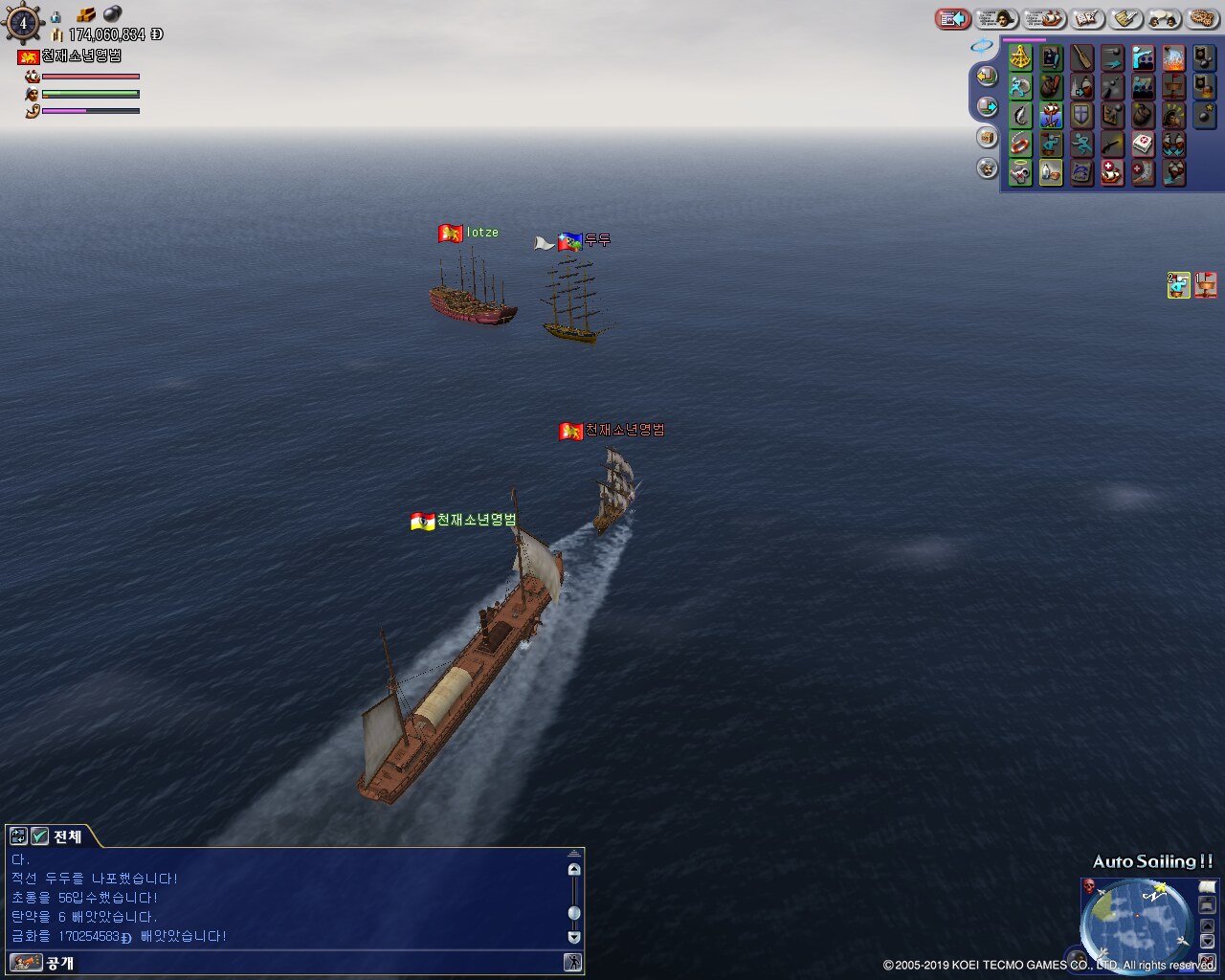Viewport: 1225px width, 980px height.
Task: Use the swordfish fishing skill
Action: point(1021,115)
